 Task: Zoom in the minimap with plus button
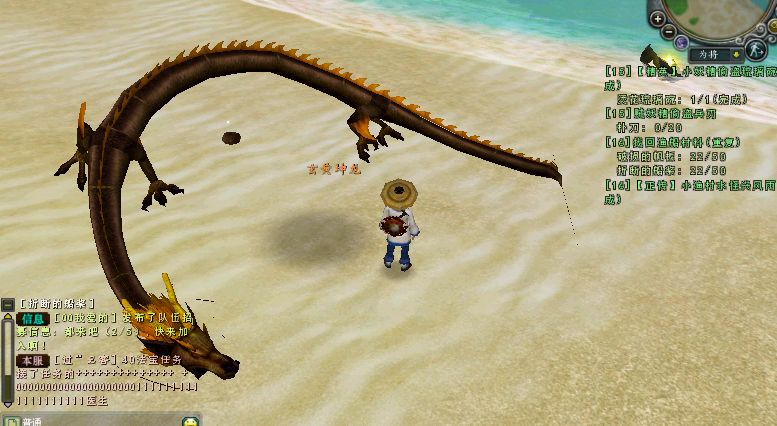(x=657, y=18)
